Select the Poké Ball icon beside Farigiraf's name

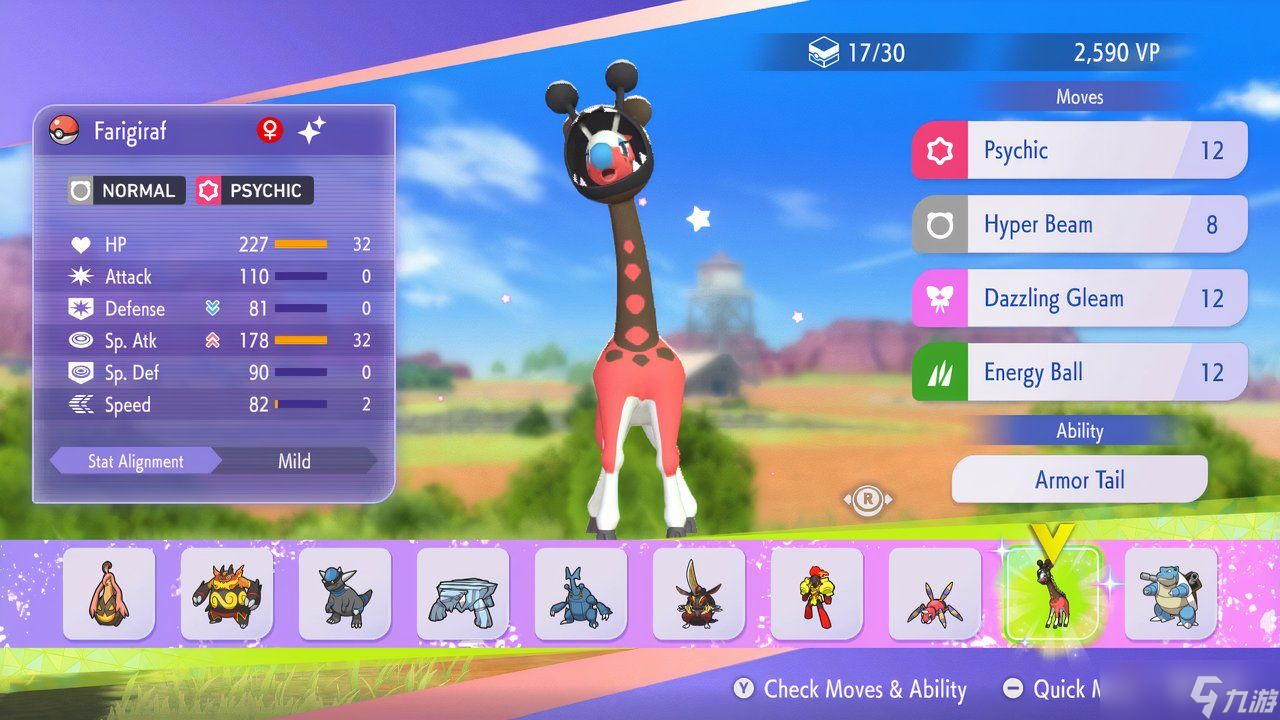(62, 130)
